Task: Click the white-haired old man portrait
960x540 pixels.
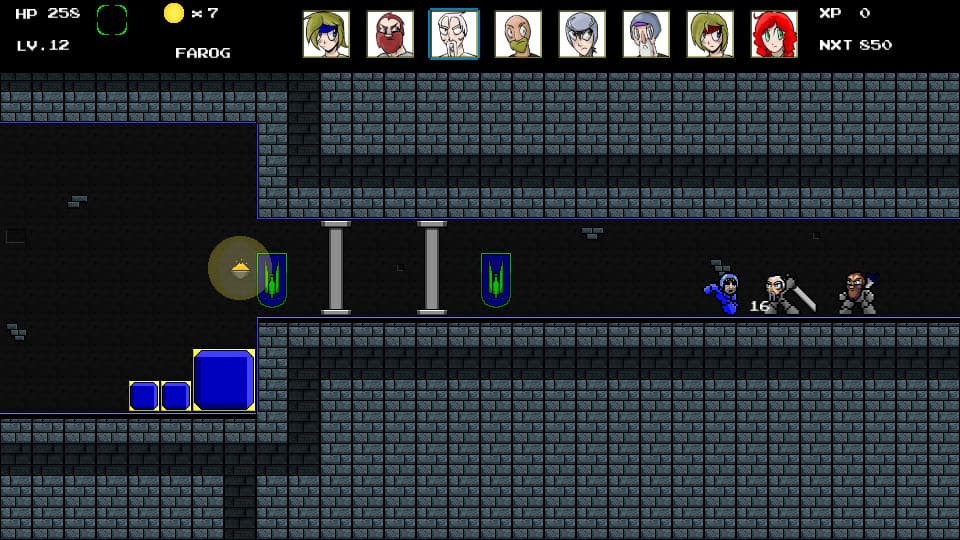Action: pyautogui.click(x=454, y=35)
